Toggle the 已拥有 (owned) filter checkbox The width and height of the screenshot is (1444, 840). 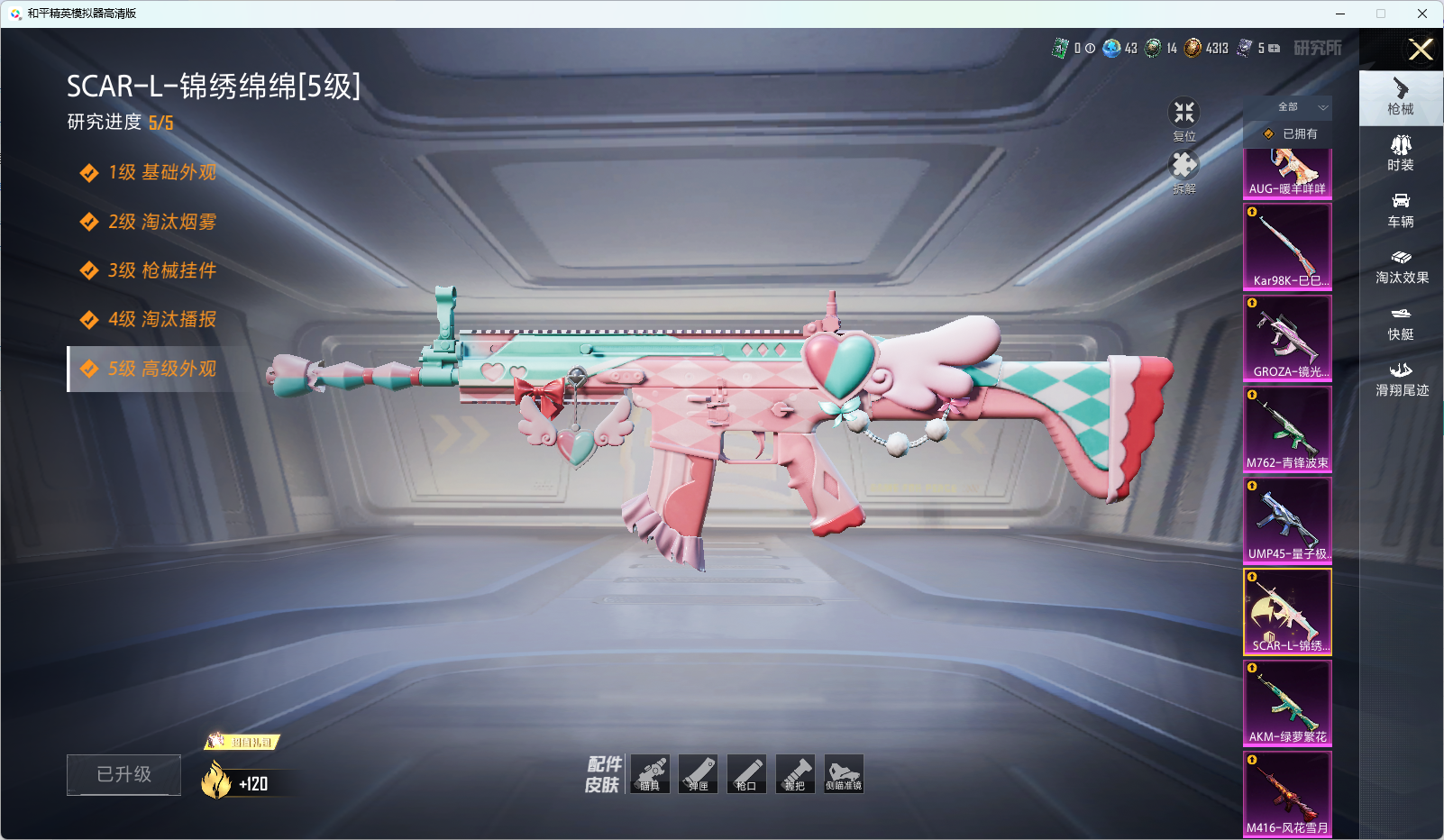[1269, 134]
